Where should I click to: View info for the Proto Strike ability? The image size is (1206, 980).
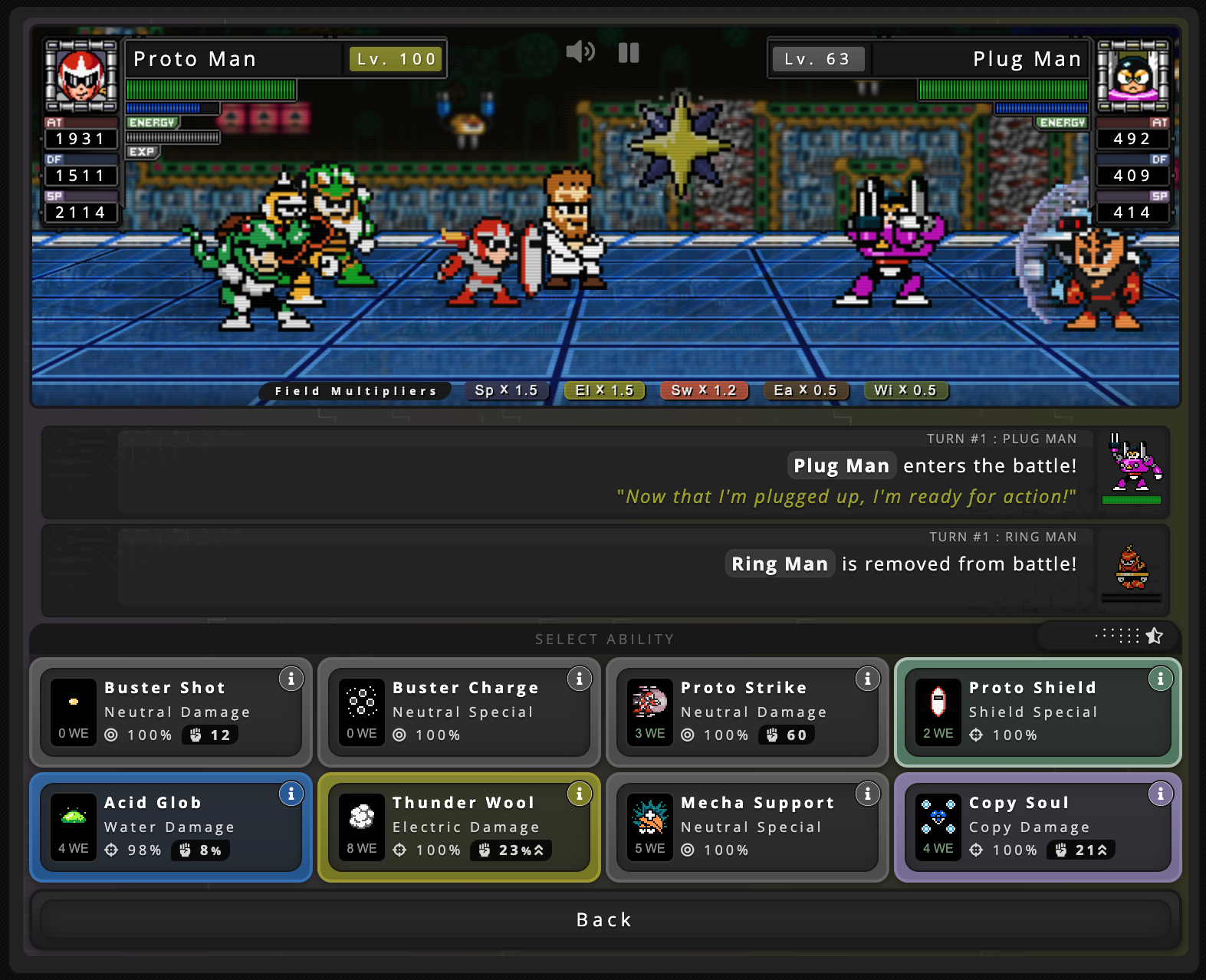(x=868, y=679)
